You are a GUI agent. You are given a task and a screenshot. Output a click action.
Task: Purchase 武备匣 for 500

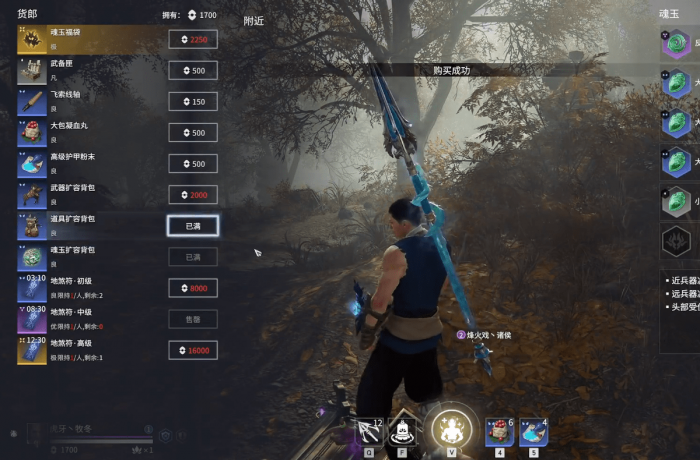pyautogui.click(x=193, y=71)
